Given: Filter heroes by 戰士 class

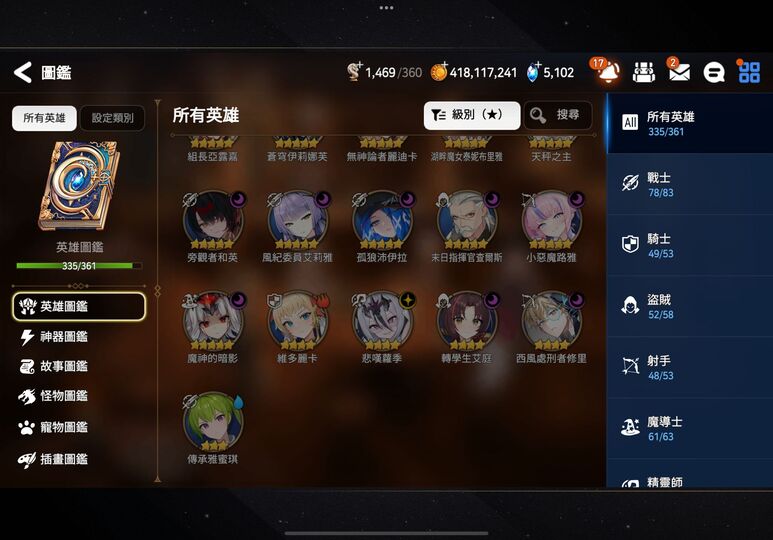Looking at the screenshot, I should [x=689, y=183].
